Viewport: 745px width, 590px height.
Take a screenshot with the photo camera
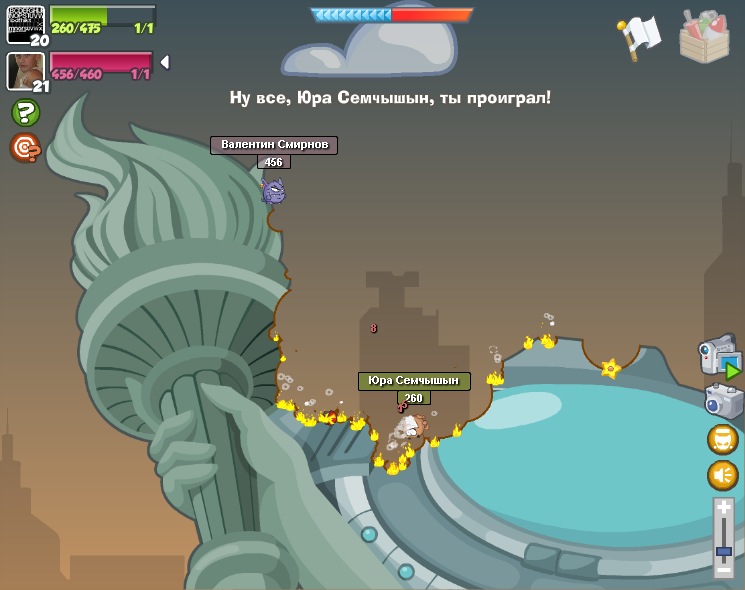tap(722, 401)
